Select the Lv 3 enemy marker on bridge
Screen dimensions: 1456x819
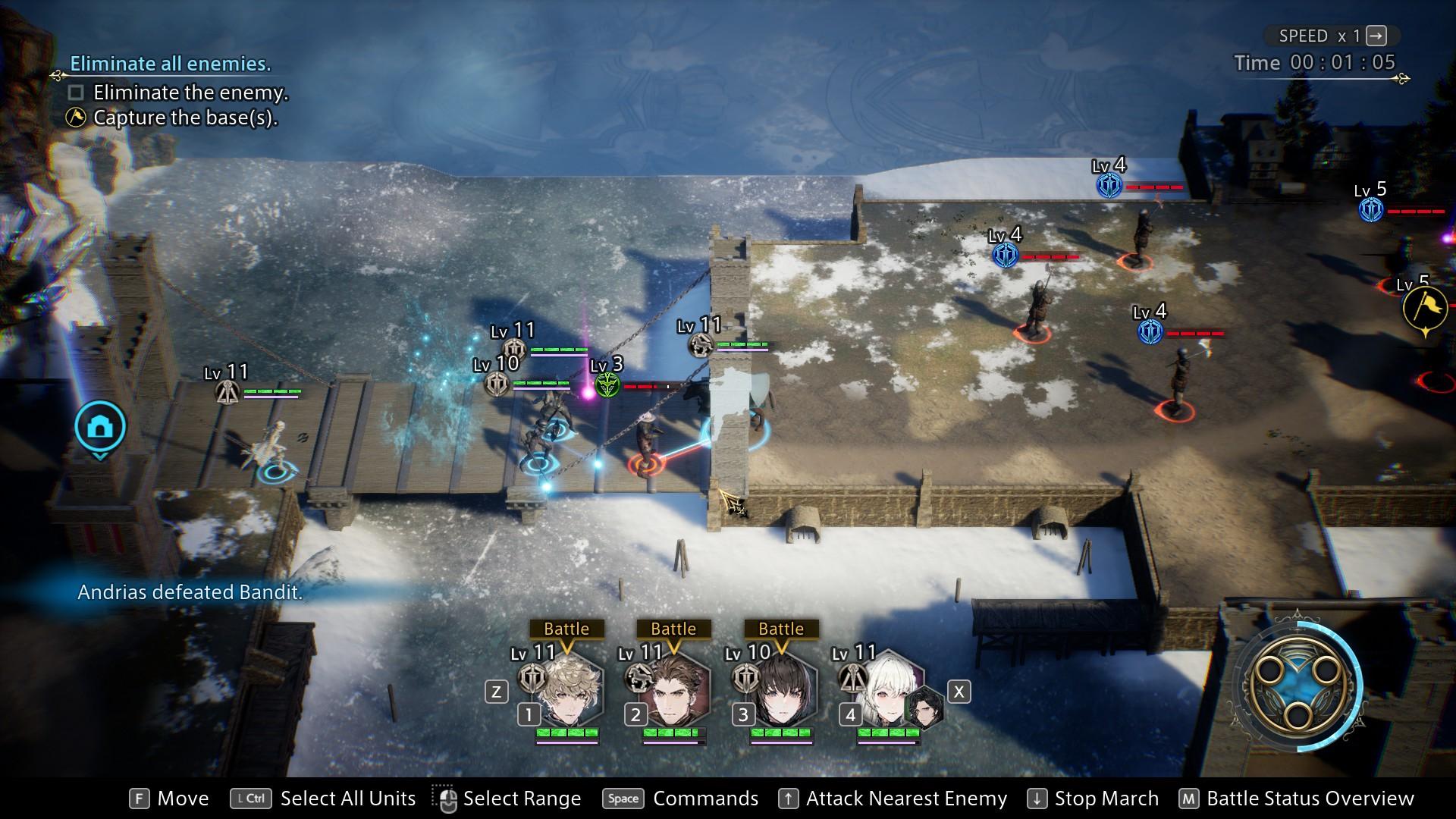coord(607,385)
